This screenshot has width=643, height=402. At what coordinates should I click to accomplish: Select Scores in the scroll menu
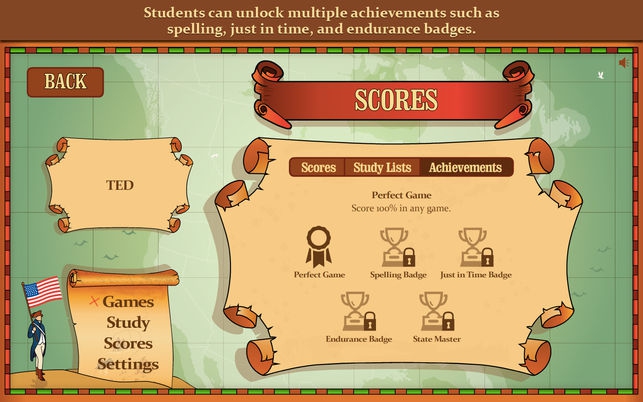click(x=128, y=343)
